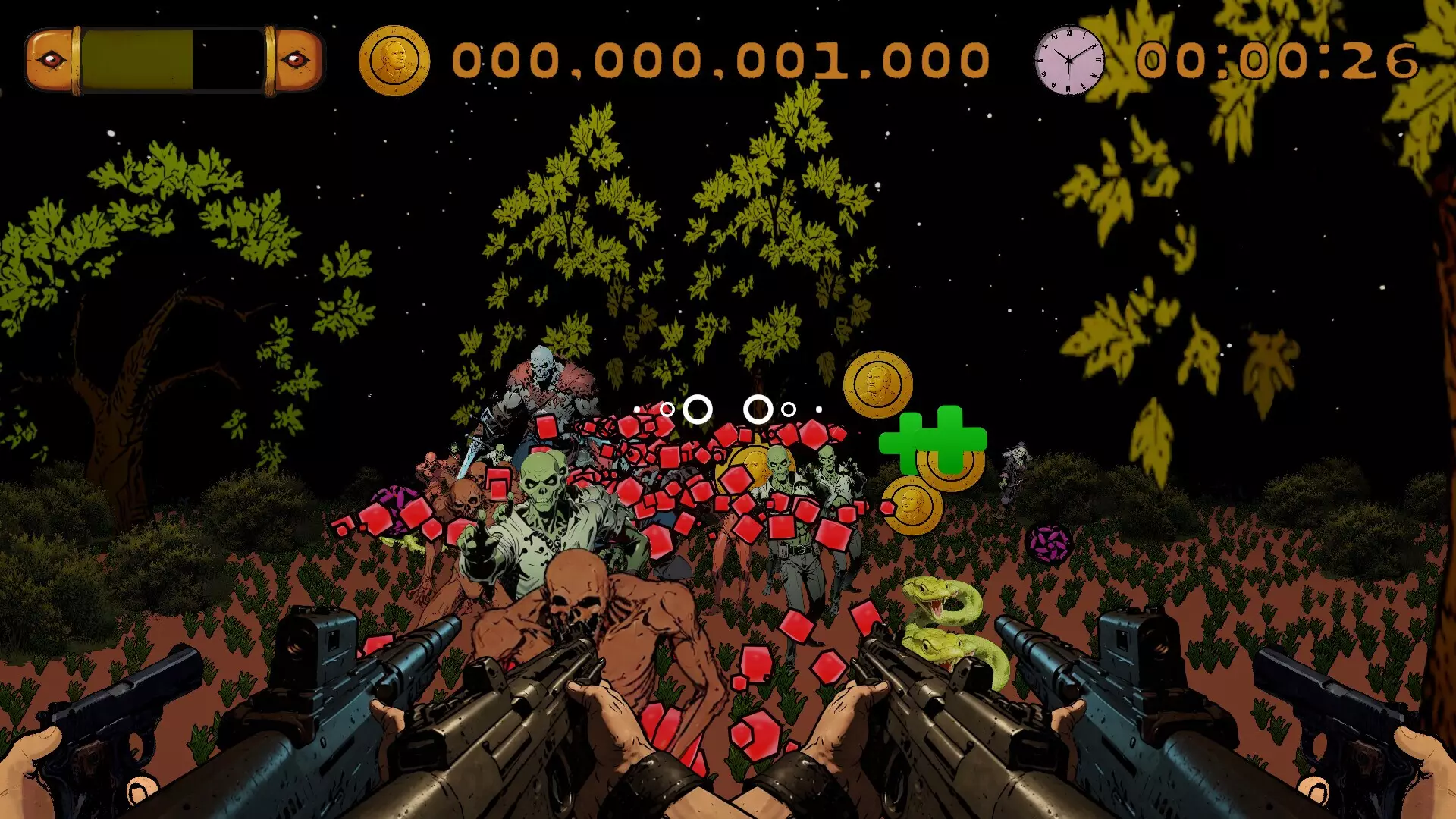Click the larger left crosshair circle
Image resolution: width=1456 pixels, height=819 pixels.
697,409
